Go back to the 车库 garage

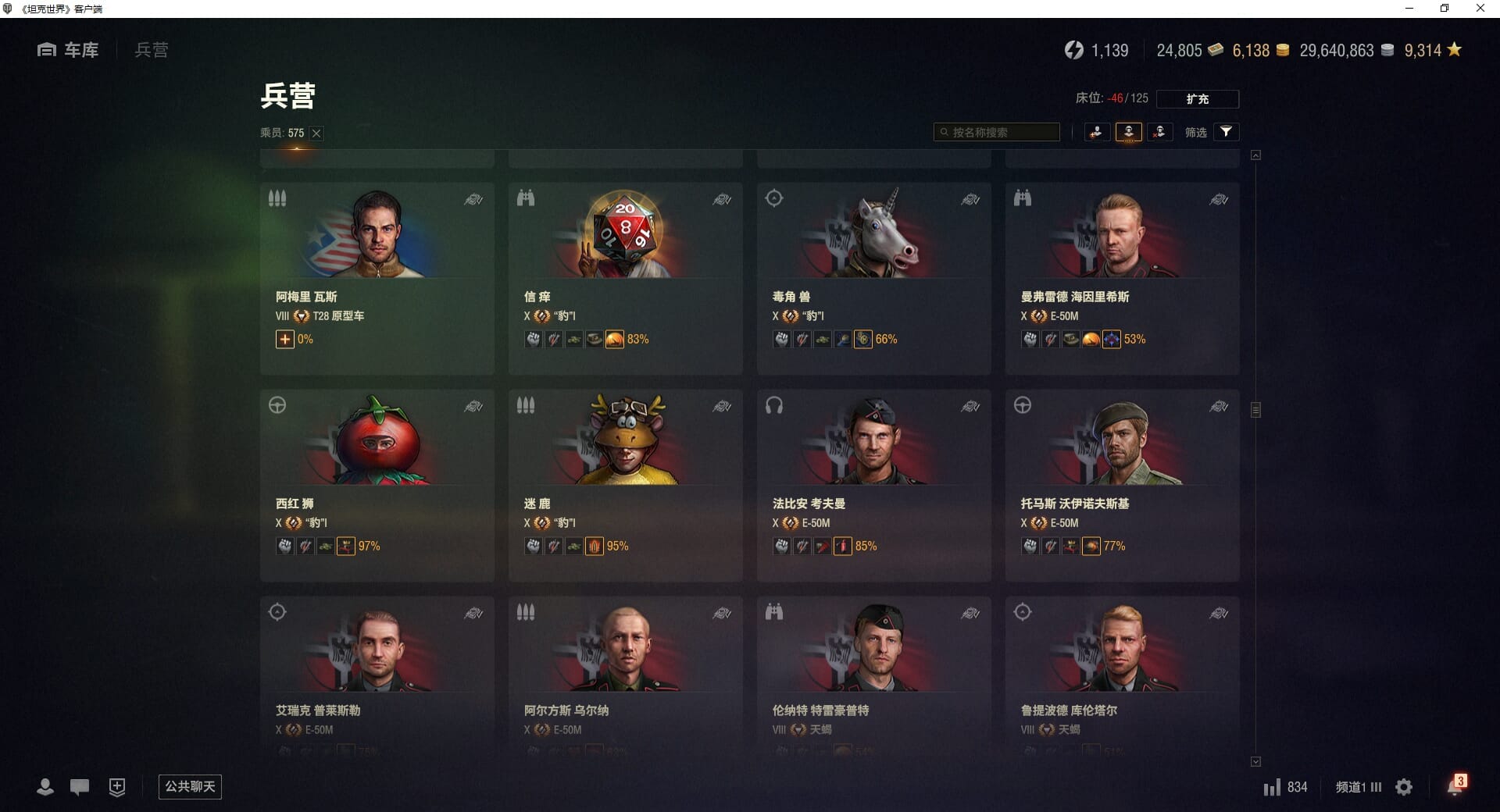point(68,50)
